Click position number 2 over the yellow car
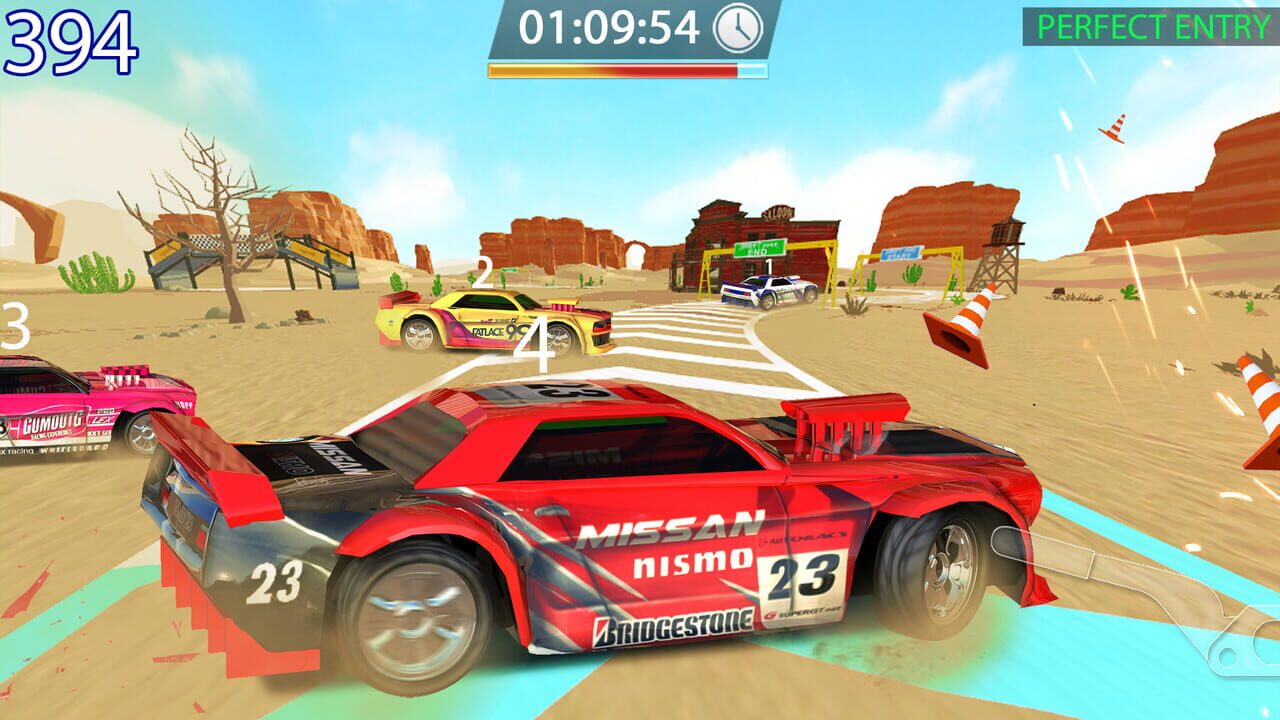 (x=482, y=270)
